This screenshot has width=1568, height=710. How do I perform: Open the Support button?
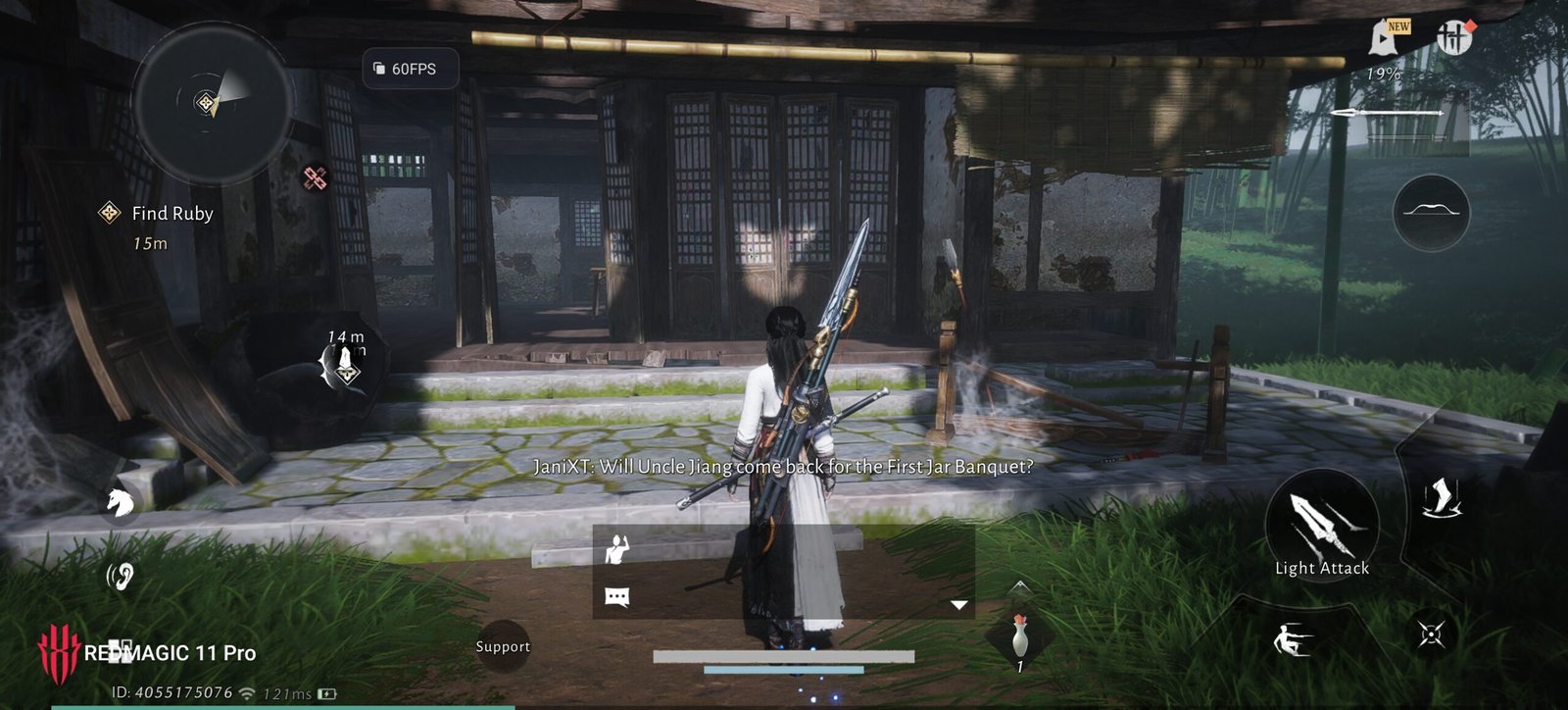click(x=503, y=646)
